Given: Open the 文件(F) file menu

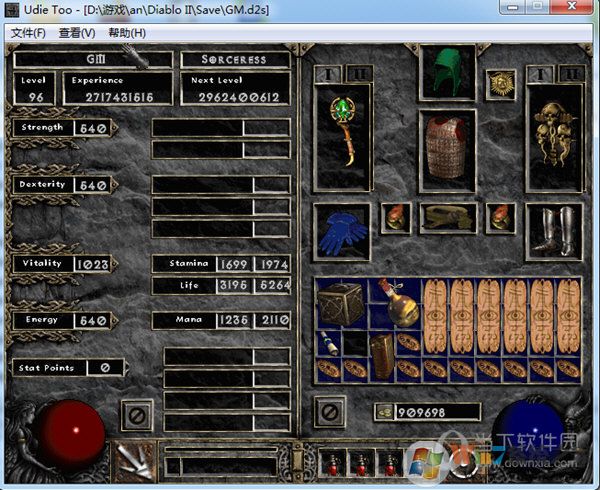Looking at the screenshot, I should (29, 33).
